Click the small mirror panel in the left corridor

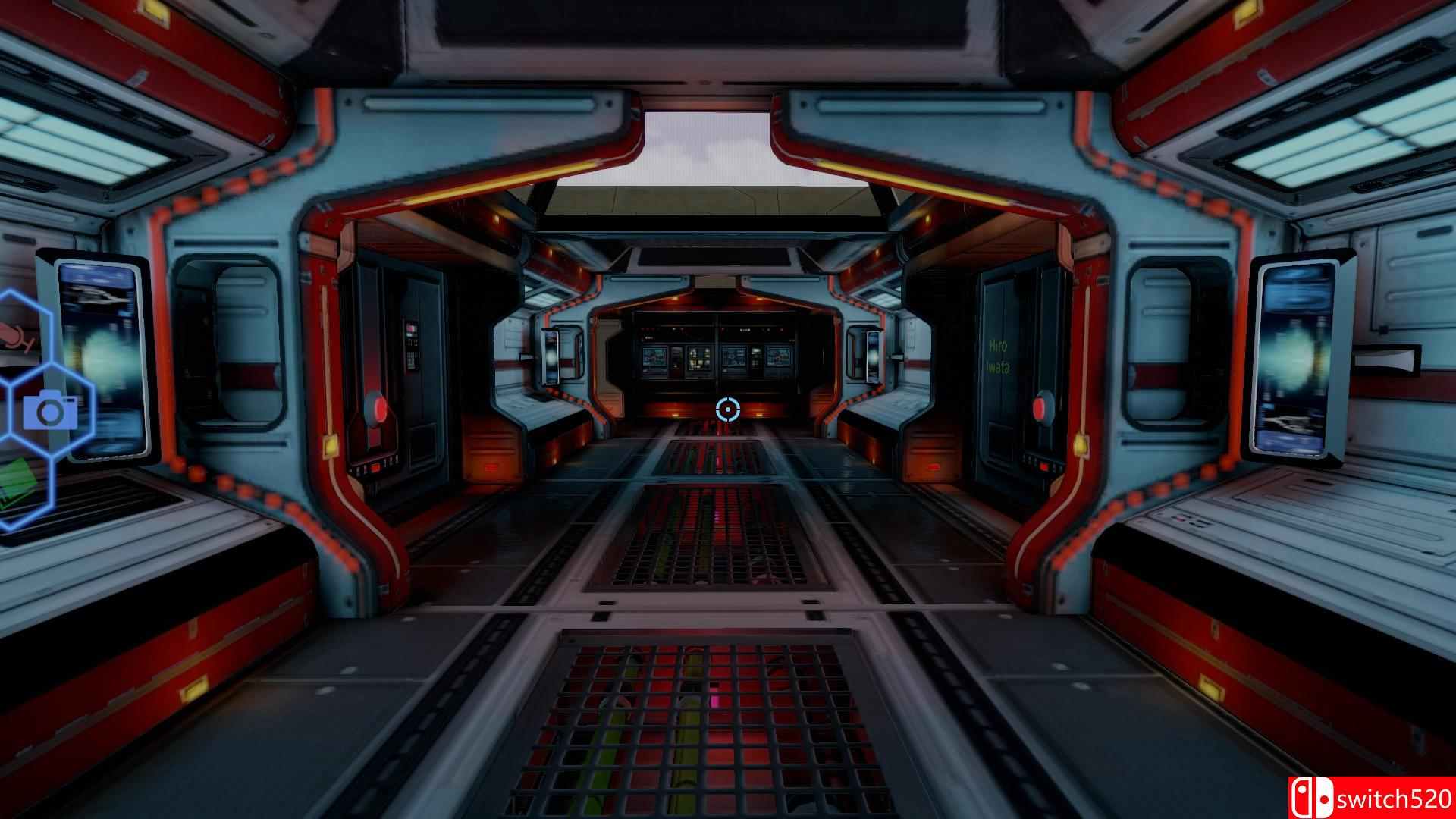click(551, 356)
